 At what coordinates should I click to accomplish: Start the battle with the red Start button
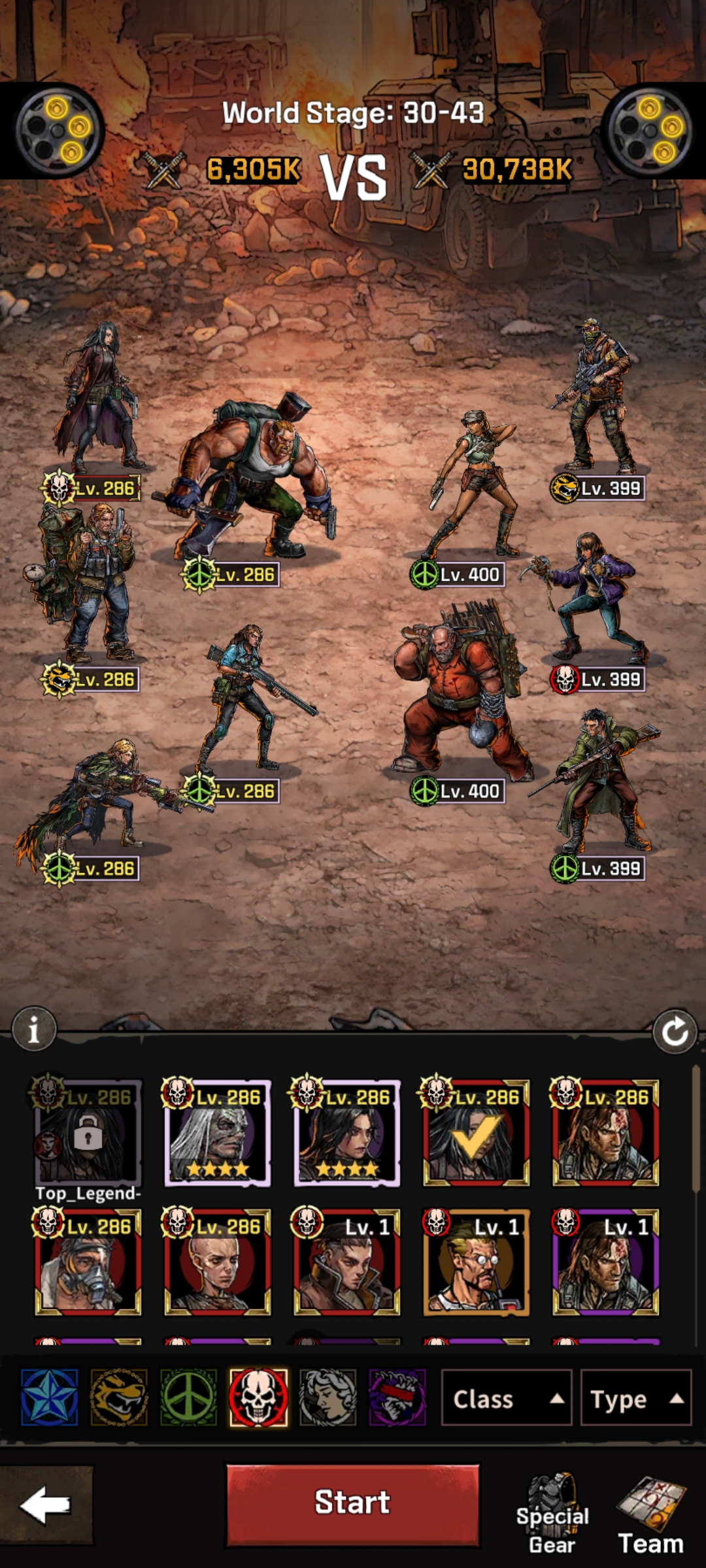[352, 1504]
